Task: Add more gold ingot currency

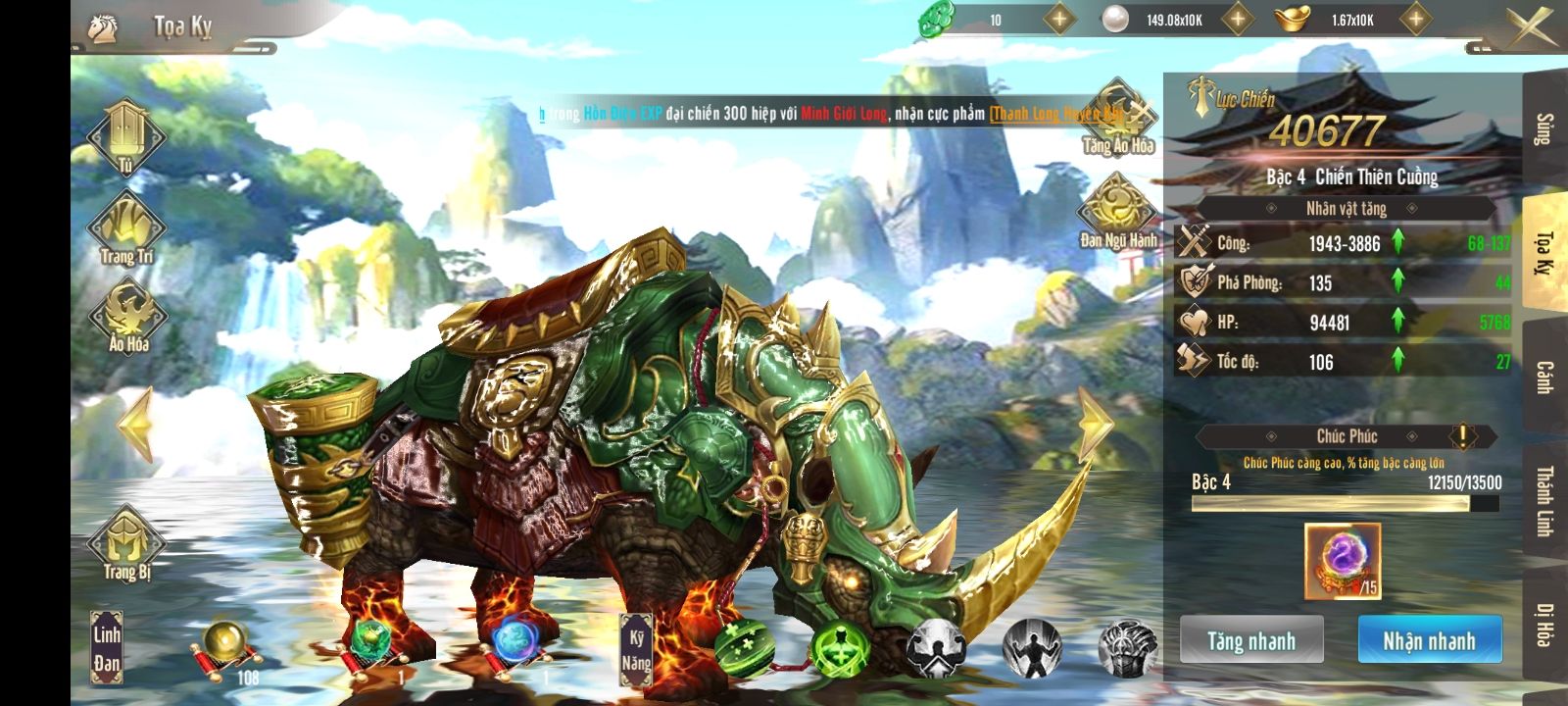Action: [1415, 19]
